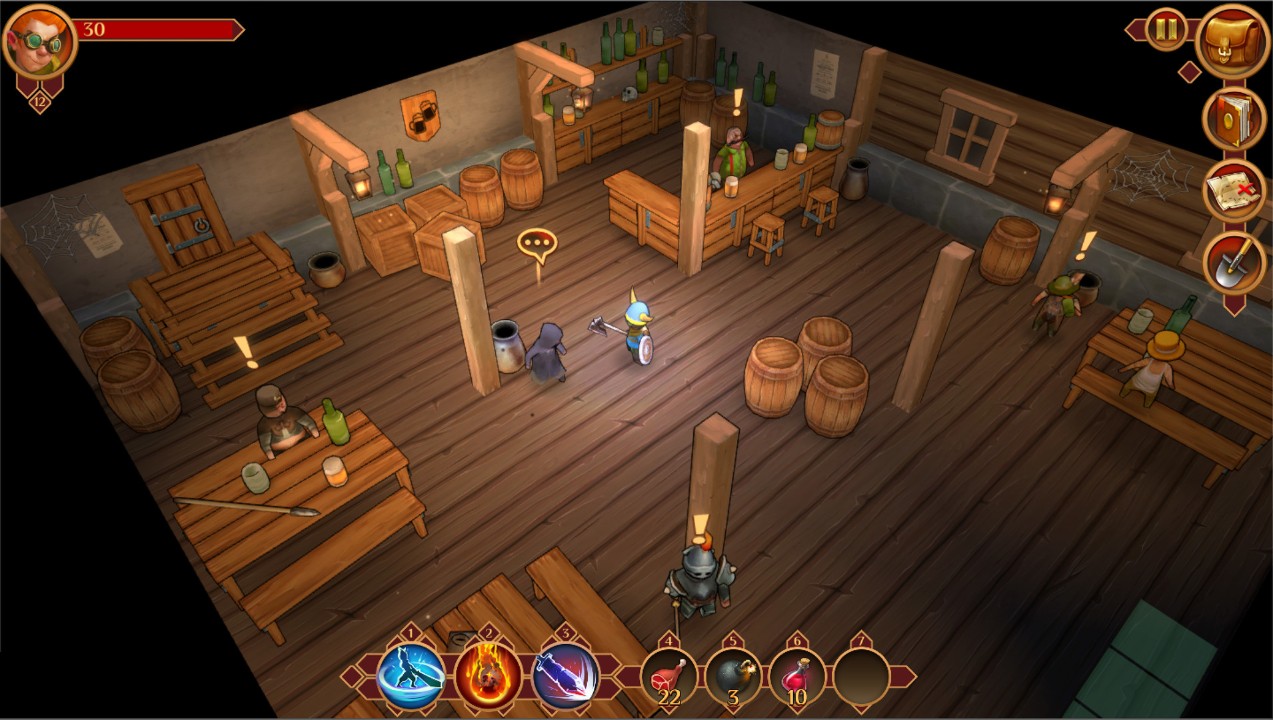This screenshot has width=1273, height=720.
Task: Cast the flaming skull ability
Action: 488,677
